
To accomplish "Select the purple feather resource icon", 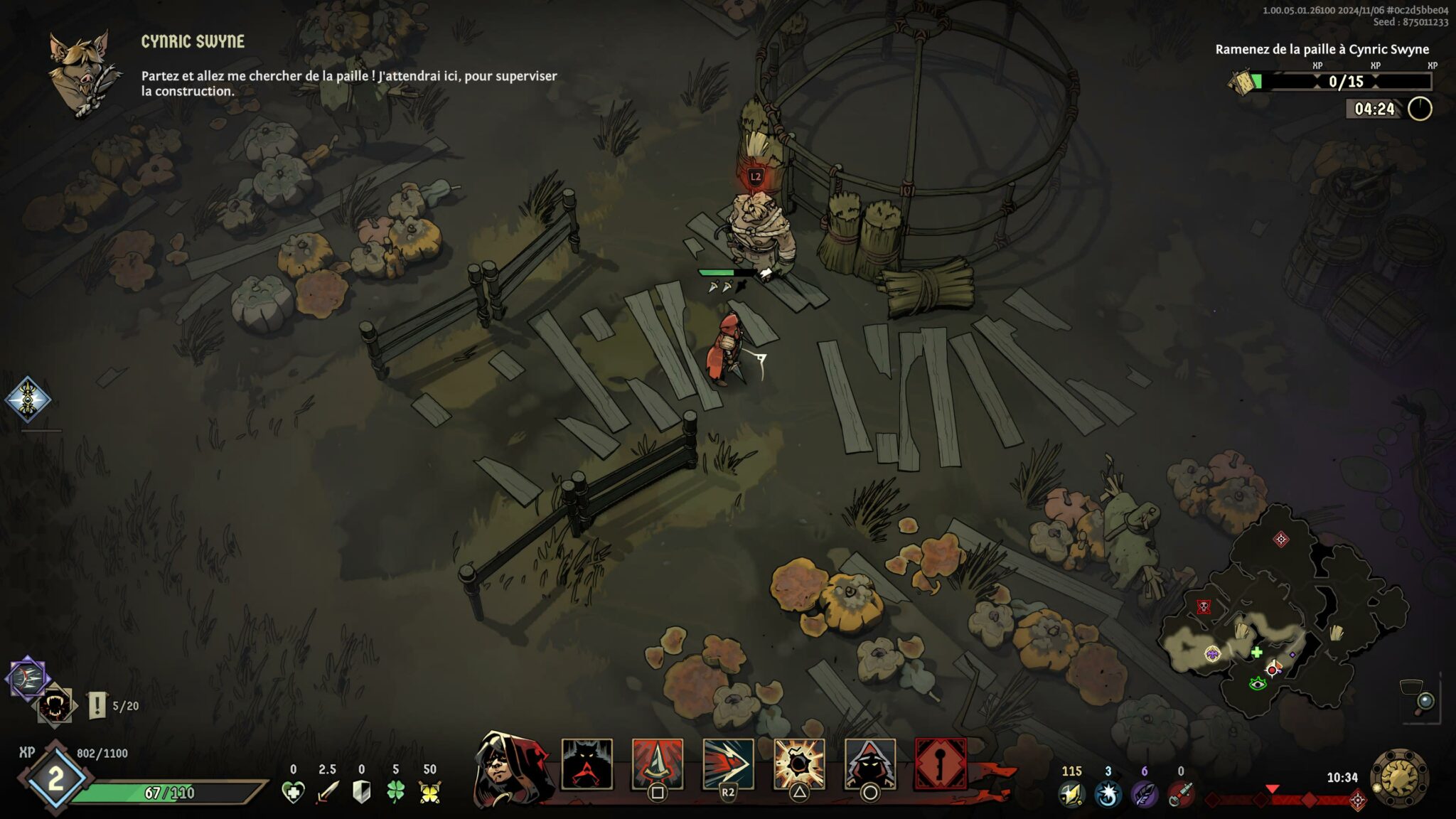I will 1144,794.
